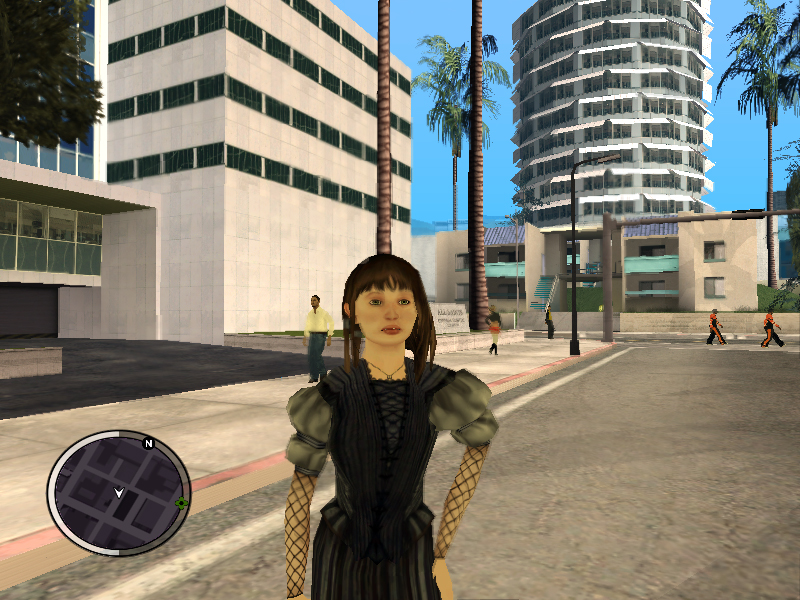Viewport: 800px width, 600px height.
Task: Click the circular radar minimap
Action: tap(118, 493)
